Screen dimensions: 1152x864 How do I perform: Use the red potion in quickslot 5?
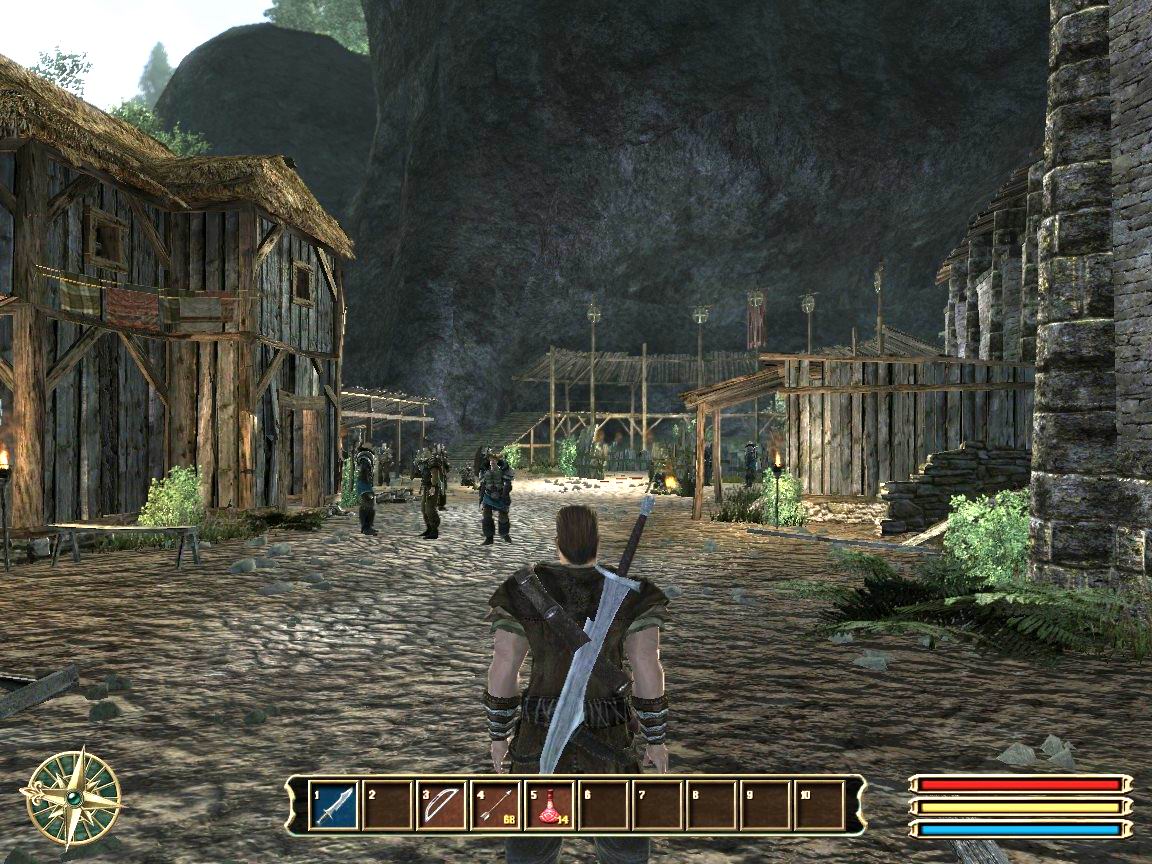click(x=549, y=805)
